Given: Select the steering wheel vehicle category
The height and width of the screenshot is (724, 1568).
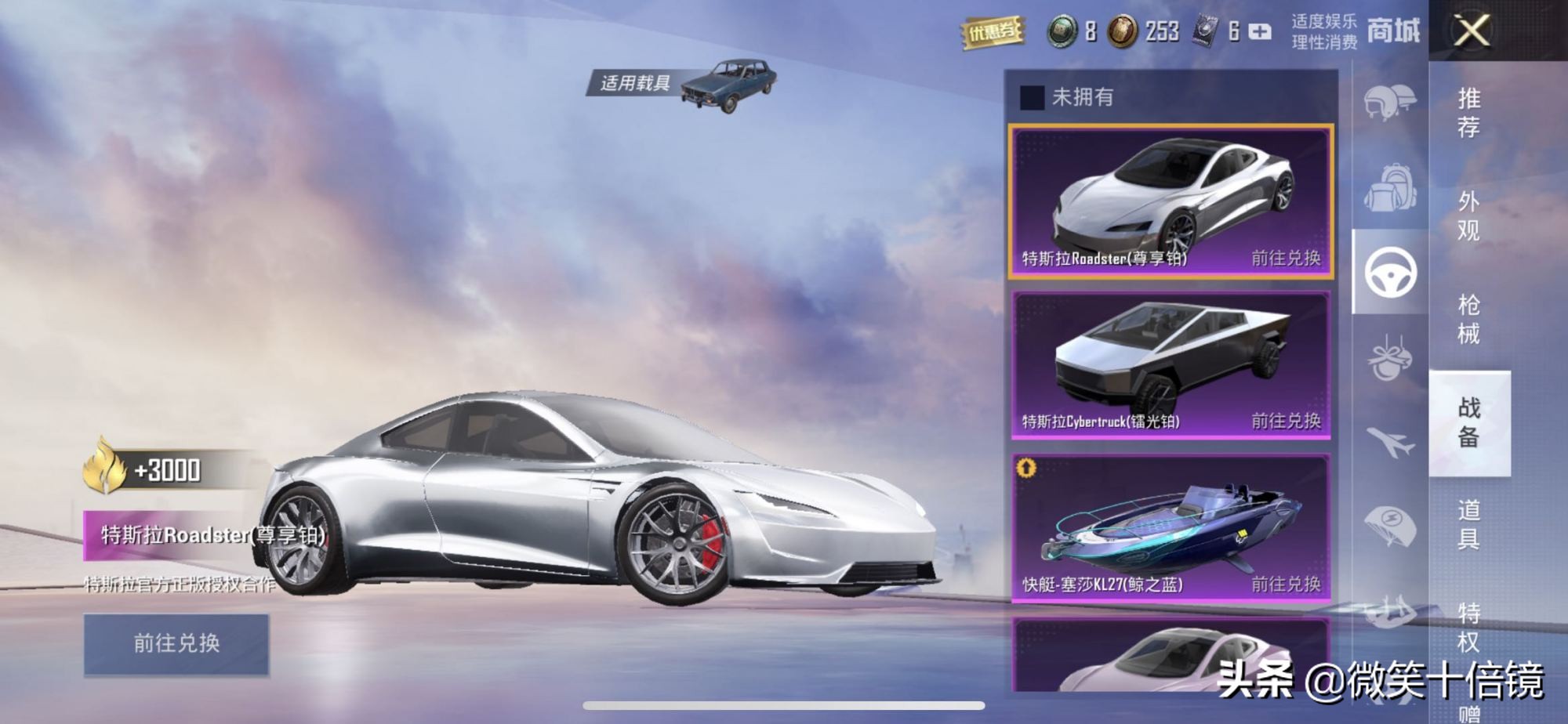Looking at the screenshot, I should coord(1390,273).
